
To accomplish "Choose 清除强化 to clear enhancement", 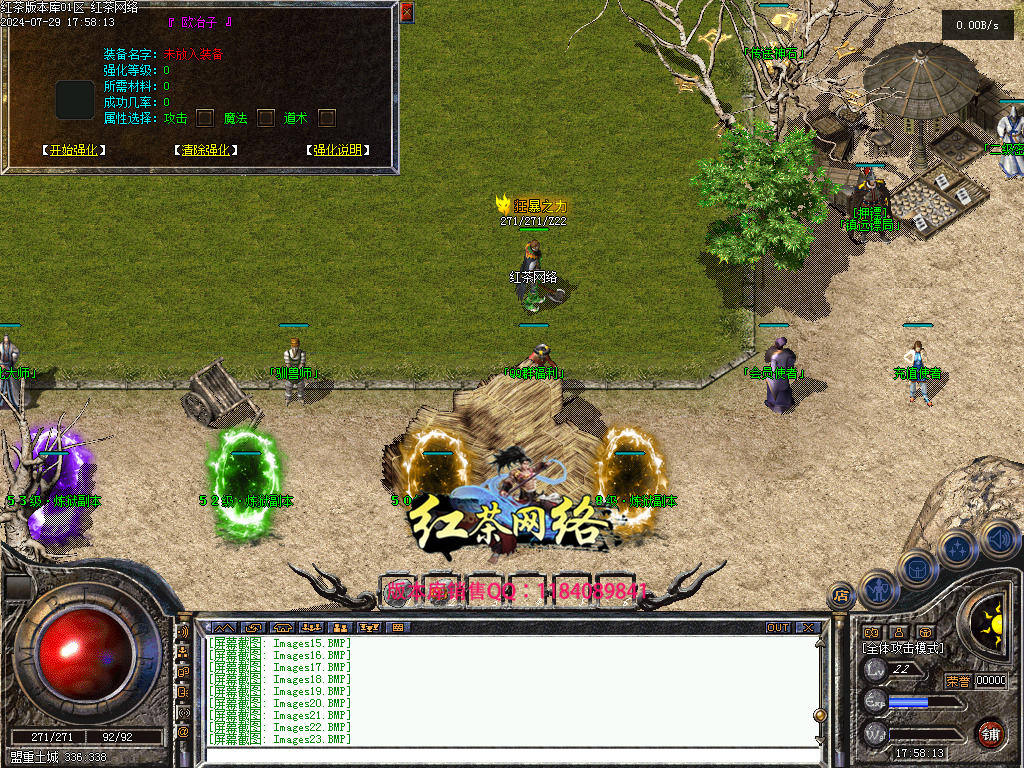I will point(206,150).
